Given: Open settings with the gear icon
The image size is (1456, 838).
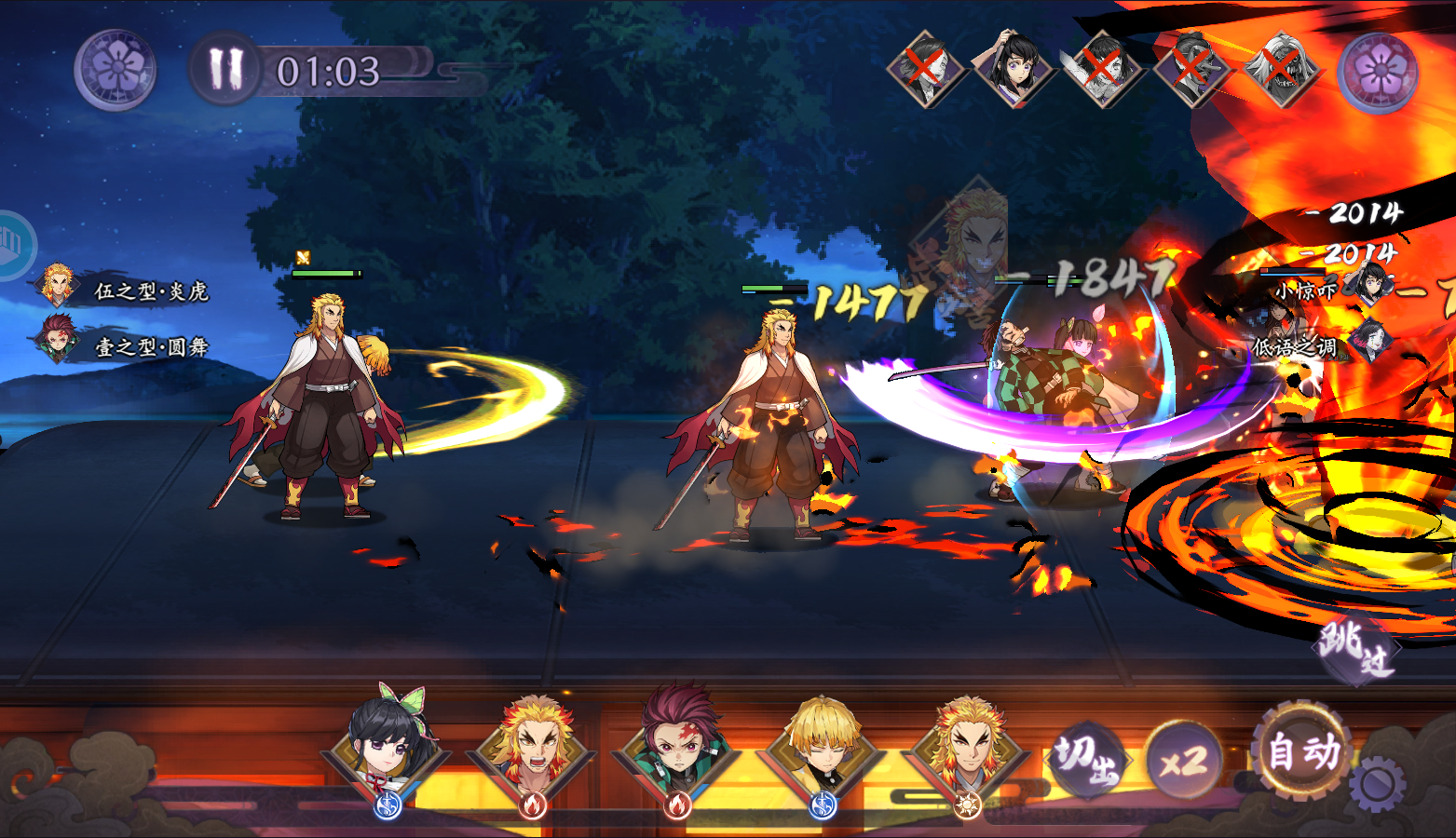Looking at the screenshot, I should 1377,785.
